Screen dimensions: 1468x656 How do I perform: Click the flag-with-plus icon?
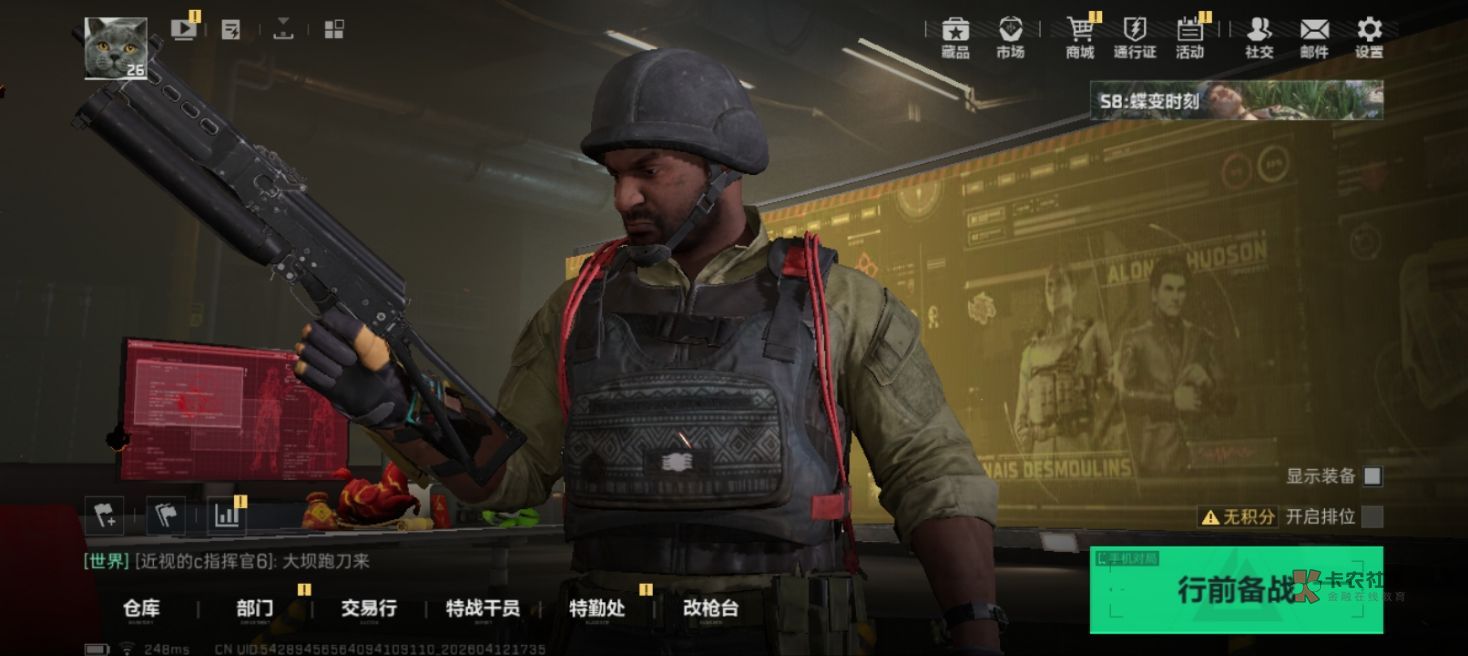pos(104,515)
